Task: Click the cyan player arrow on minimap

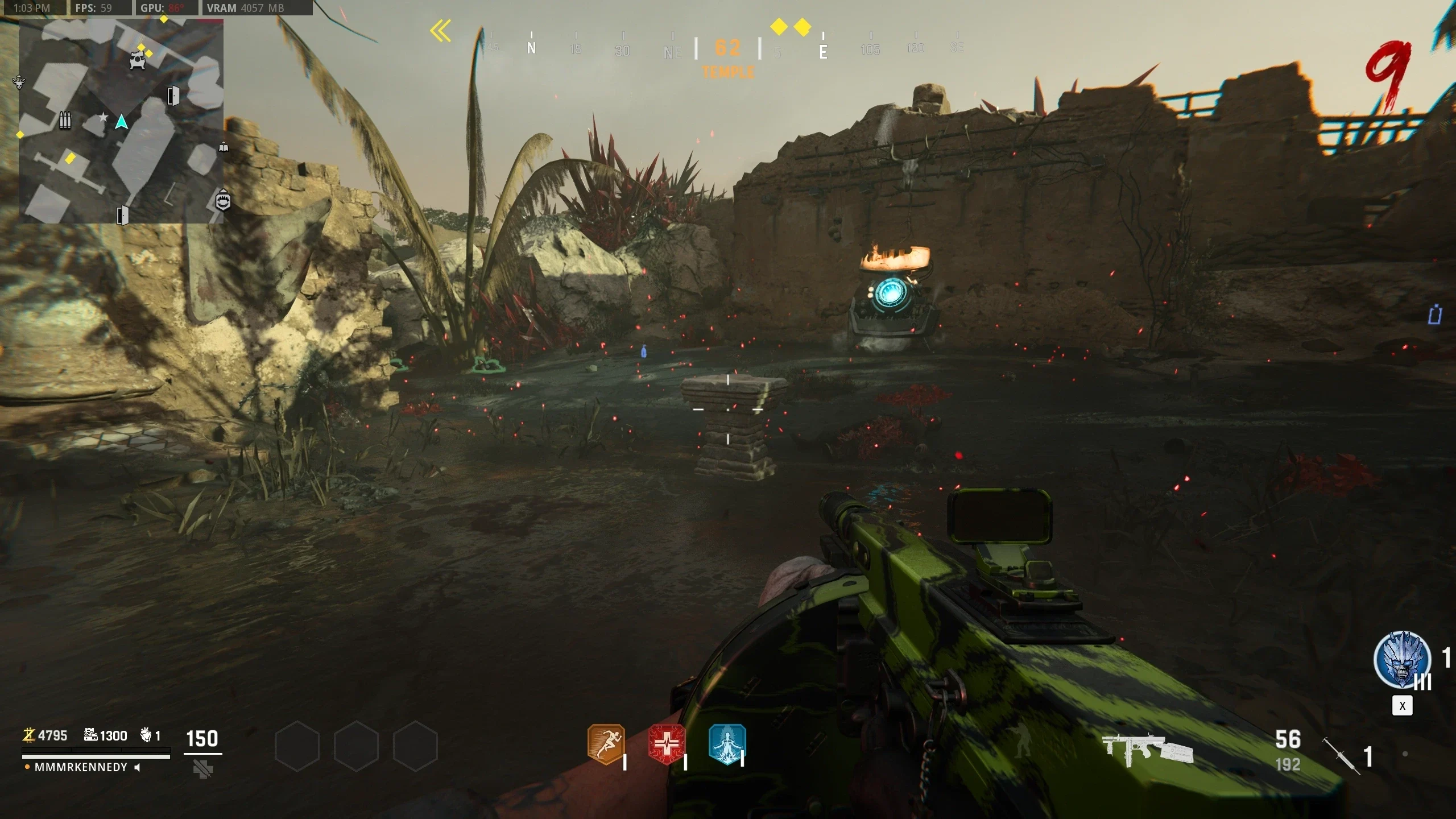Action: 121,122
